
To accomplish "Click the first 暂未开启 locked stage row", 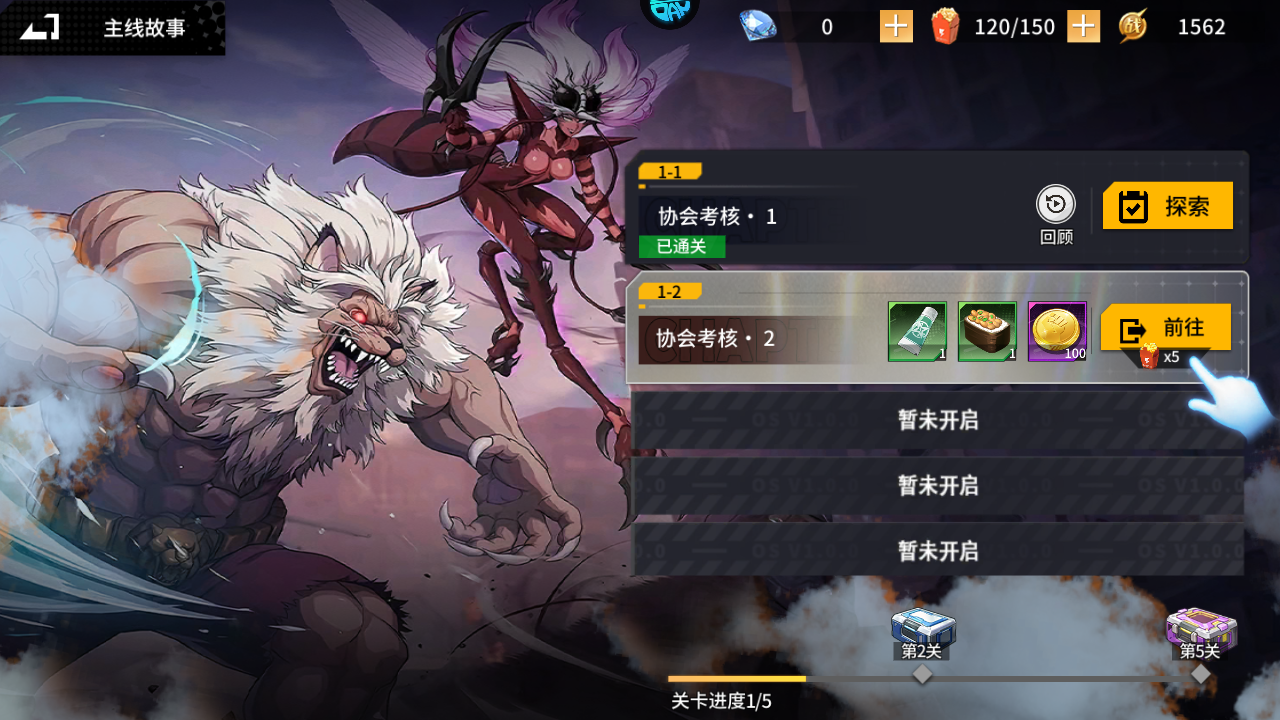I will click(937, 421).
